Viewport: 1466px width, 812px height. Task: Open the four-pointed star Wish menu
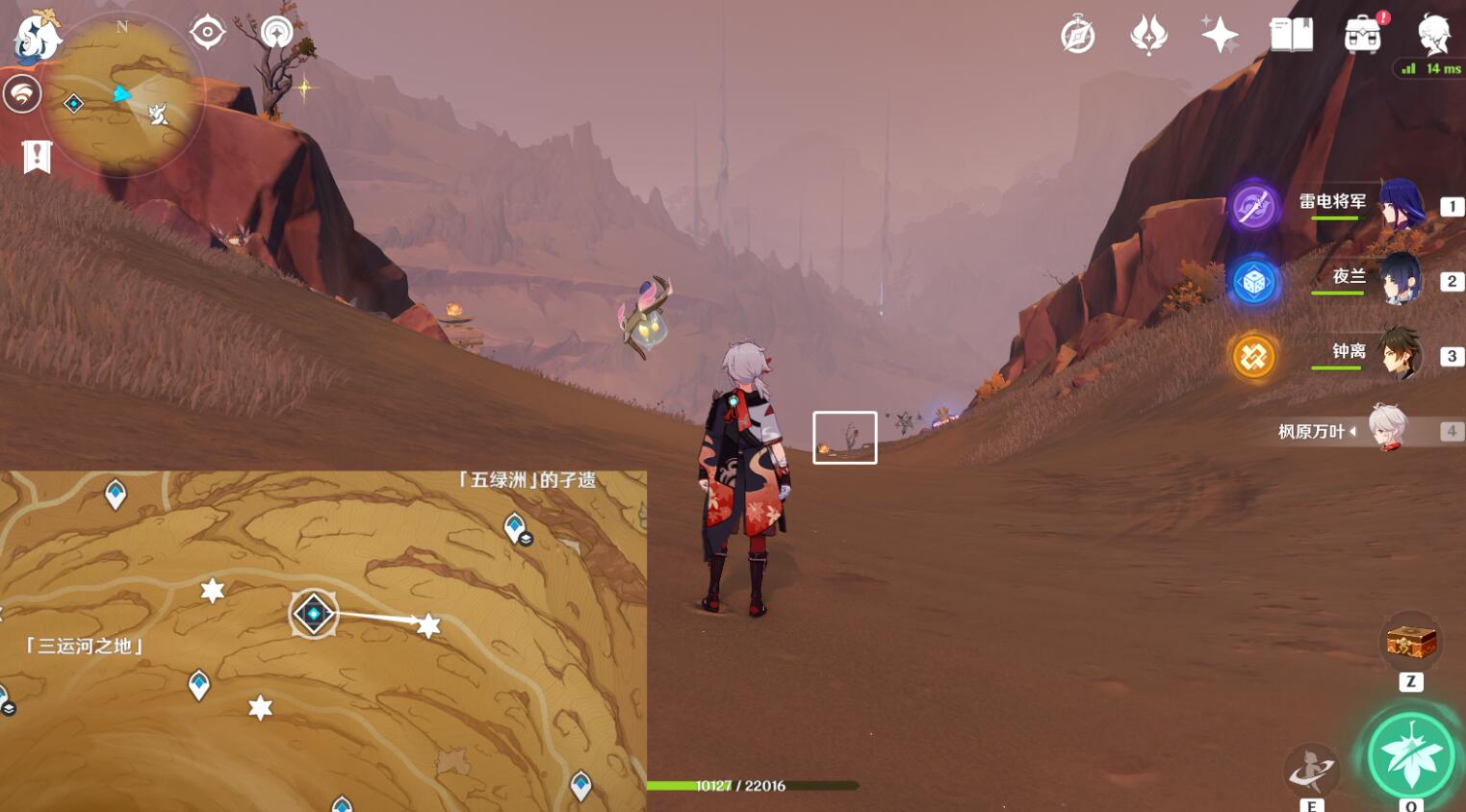(1219, 36)
